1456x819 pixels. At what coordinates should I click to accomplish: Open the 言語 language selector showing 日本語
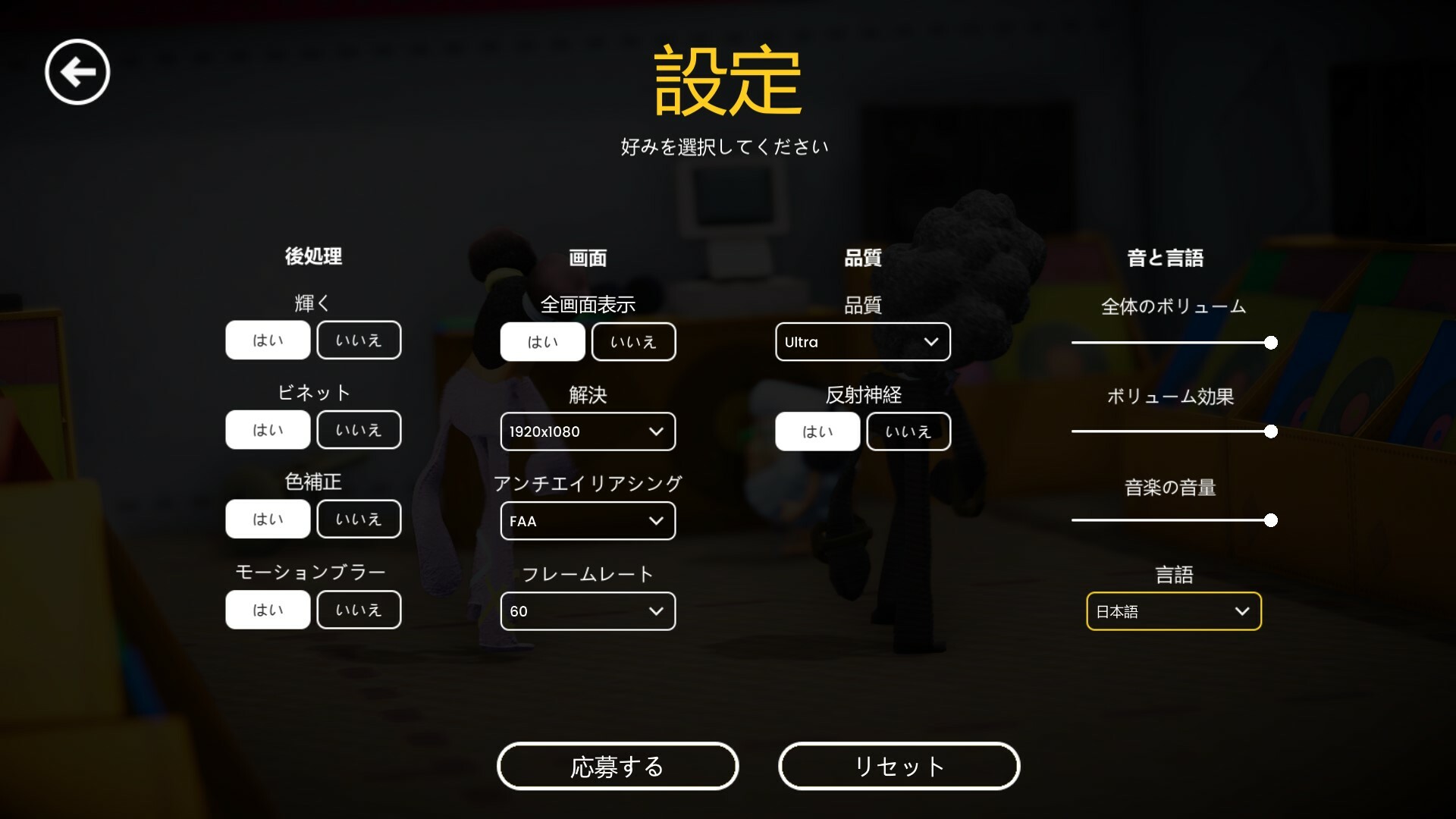pyautogui.click(x=1173, y=611)
